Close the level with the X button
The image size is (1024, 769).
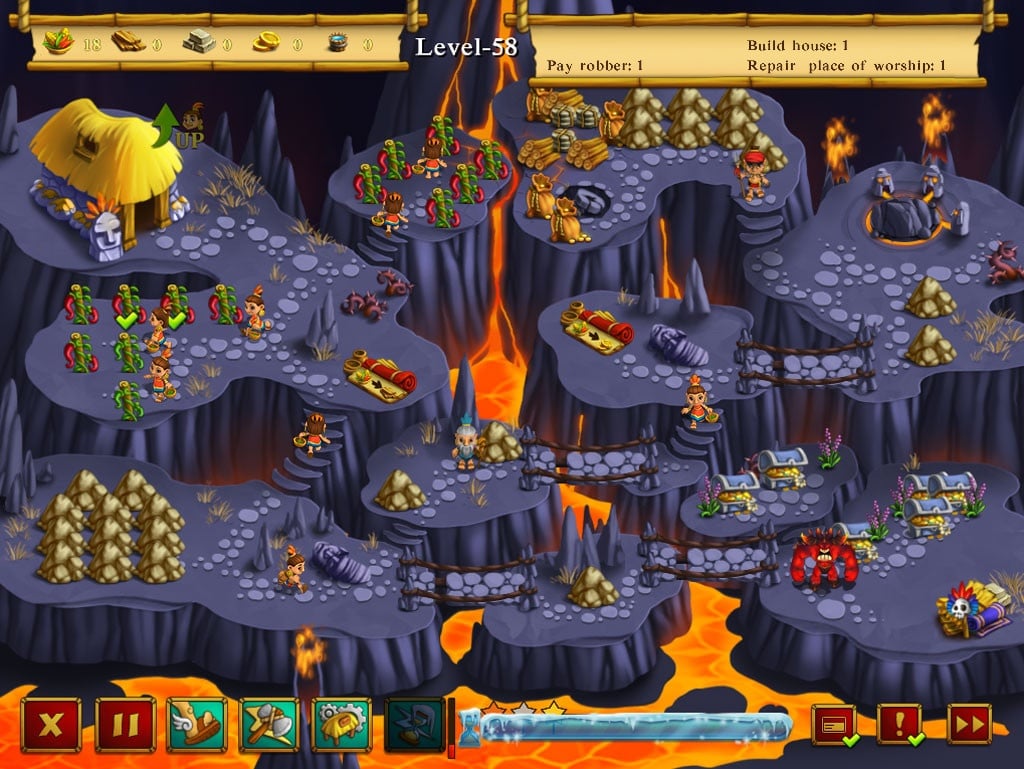51,725
